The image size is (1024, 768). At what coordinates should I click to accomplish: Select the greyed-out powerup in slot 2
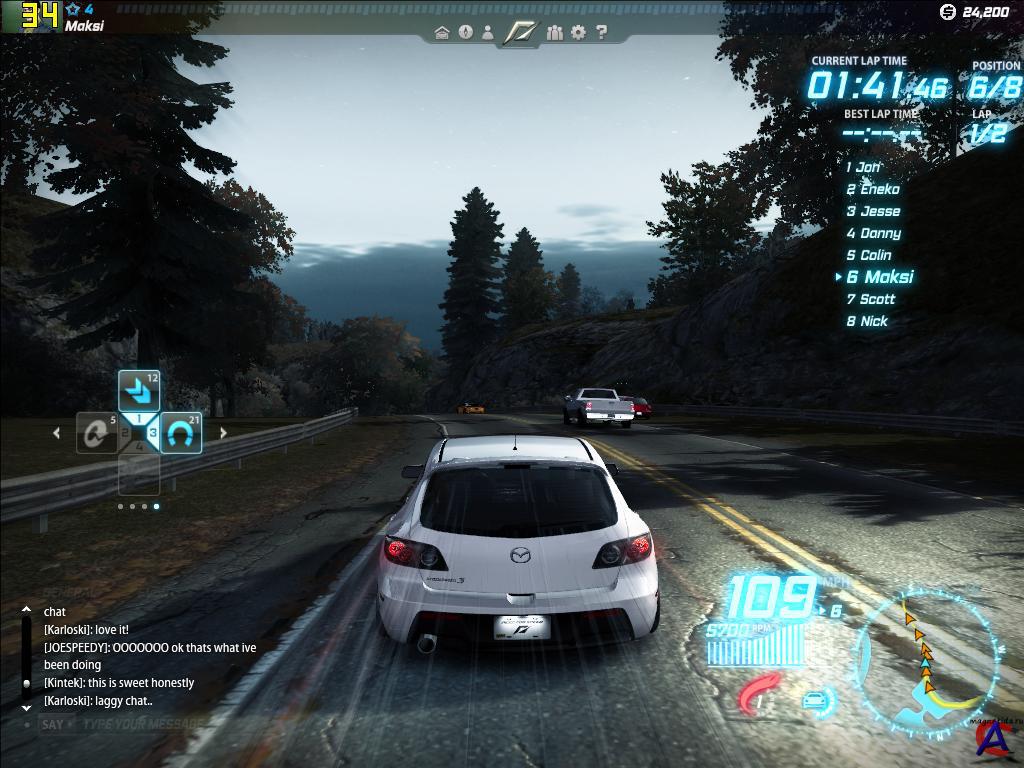98,433
